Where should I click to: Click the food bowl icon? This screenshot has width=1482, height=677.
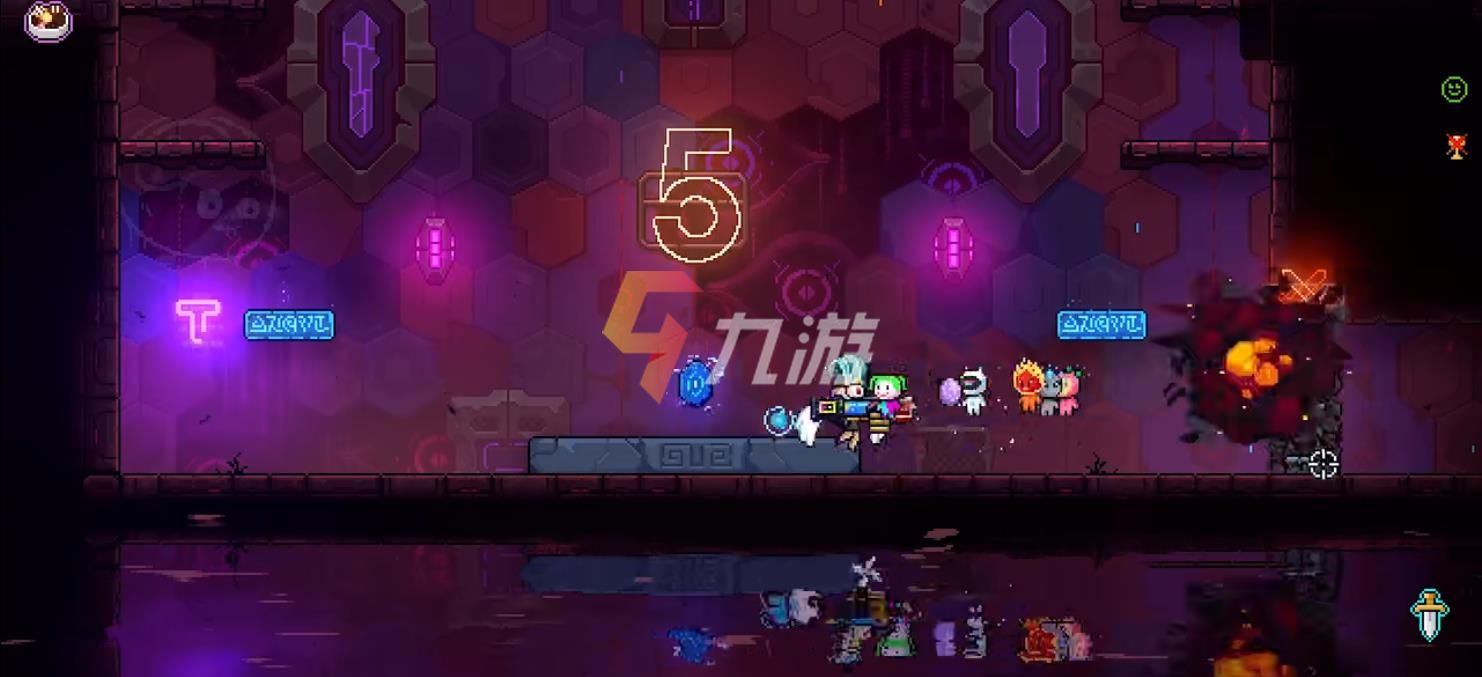tap(48, 21)
